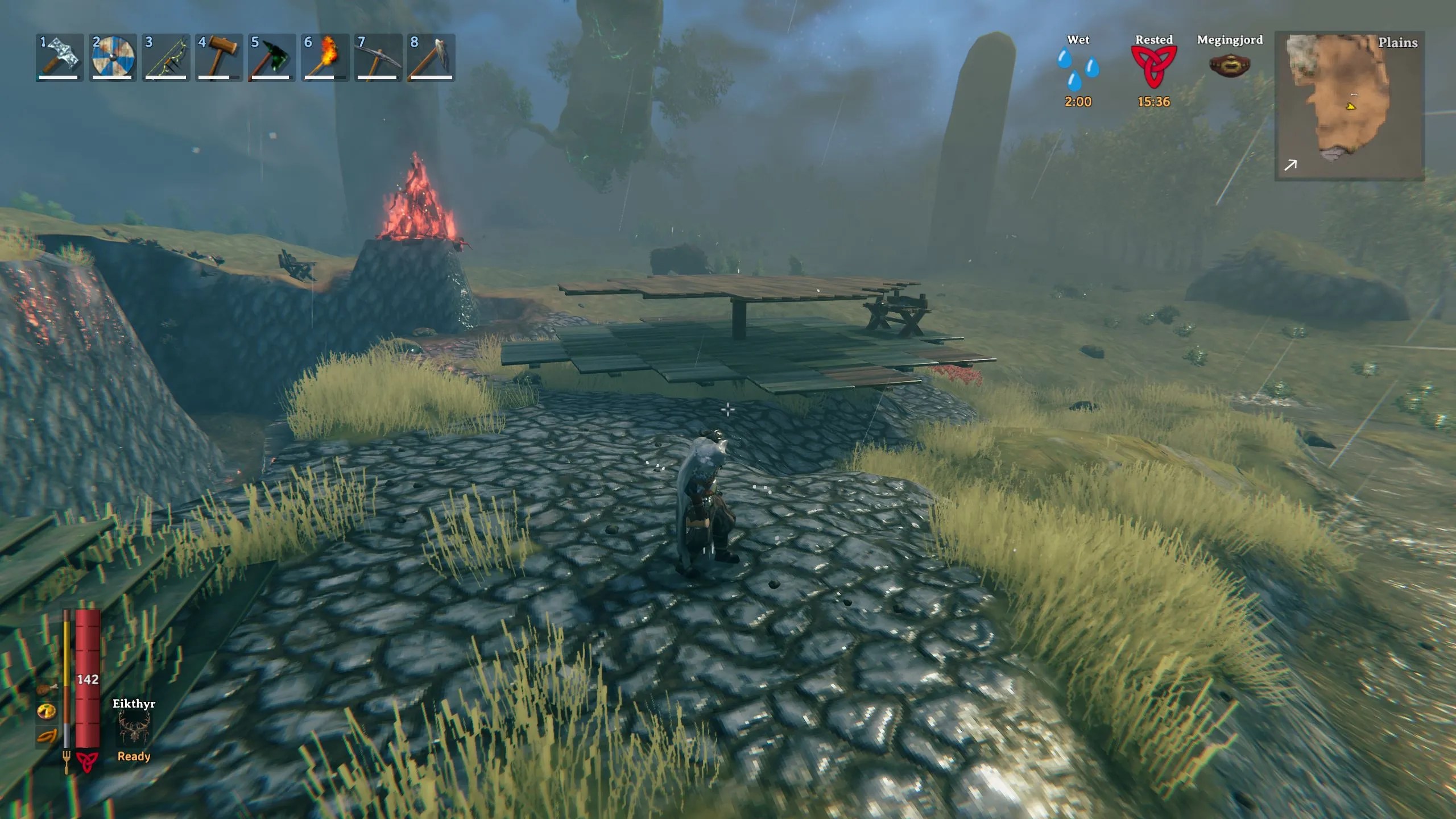
Task: Toggle the Megingjord belt effect
Action: [1230, 65]
